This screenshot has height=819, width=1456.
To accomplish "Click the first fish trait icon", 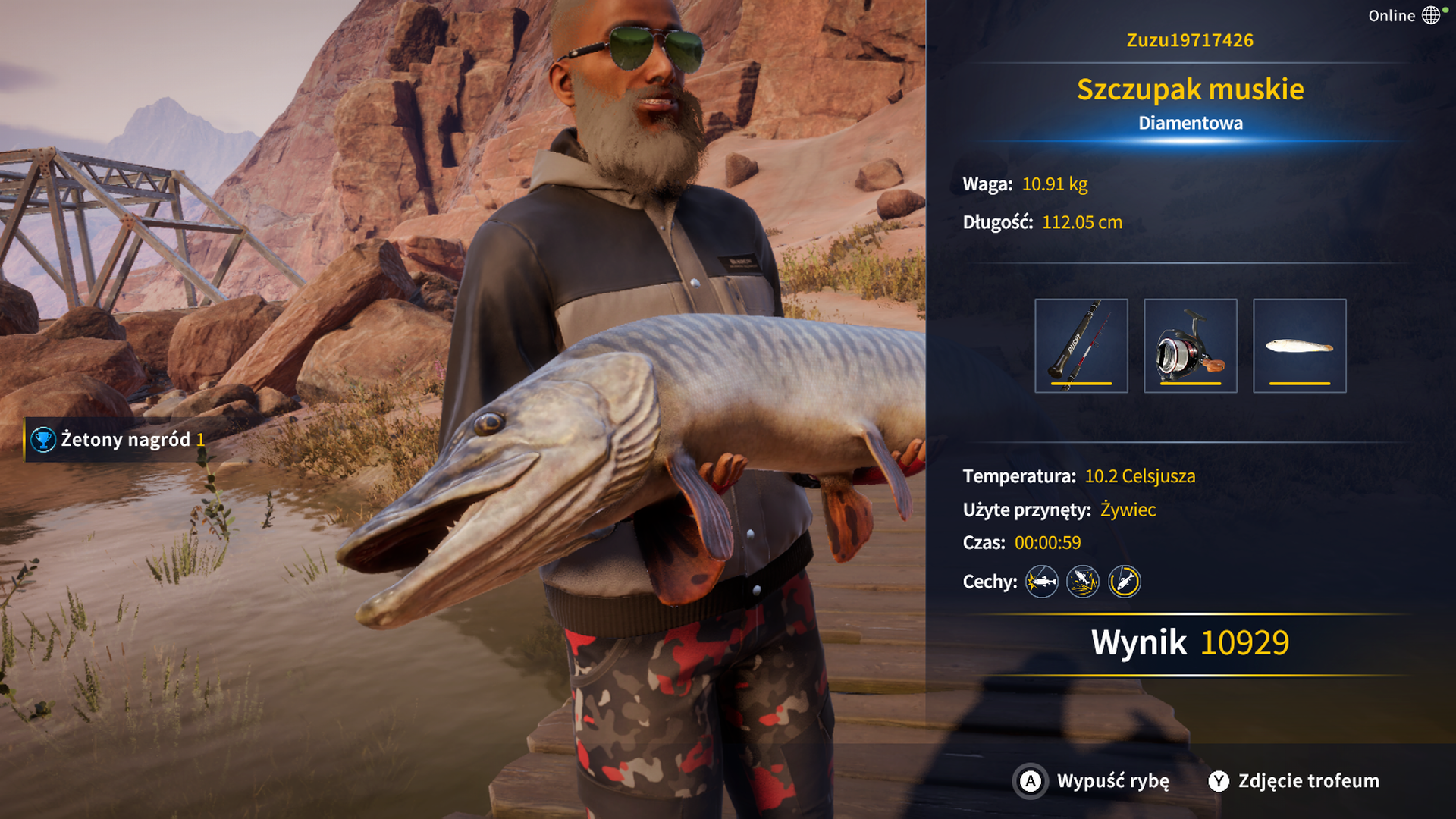I will tap(1042, 582).
